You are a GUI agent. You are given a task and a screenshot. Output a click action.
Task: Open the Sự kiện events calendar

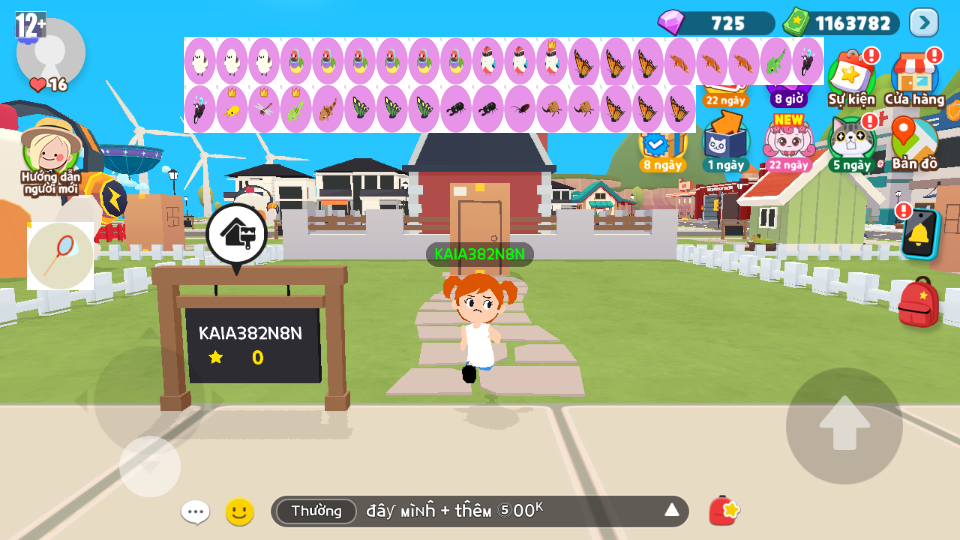coord(852,75)
